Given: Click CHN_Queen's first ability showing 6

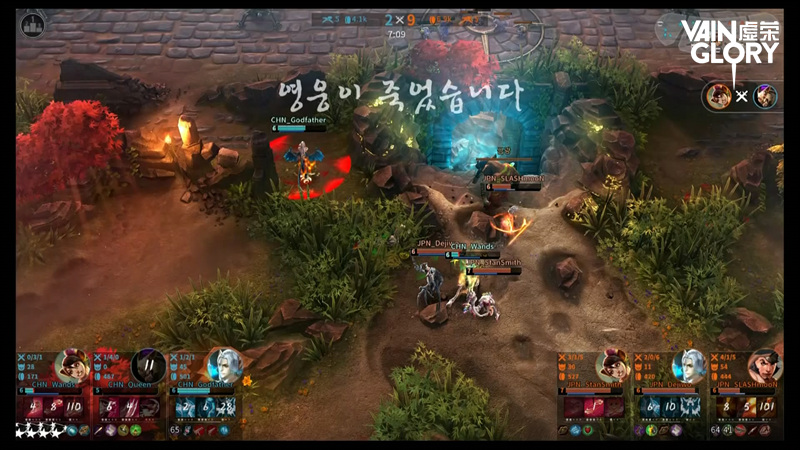Looking at the screenshot, I should click(108, 407).
